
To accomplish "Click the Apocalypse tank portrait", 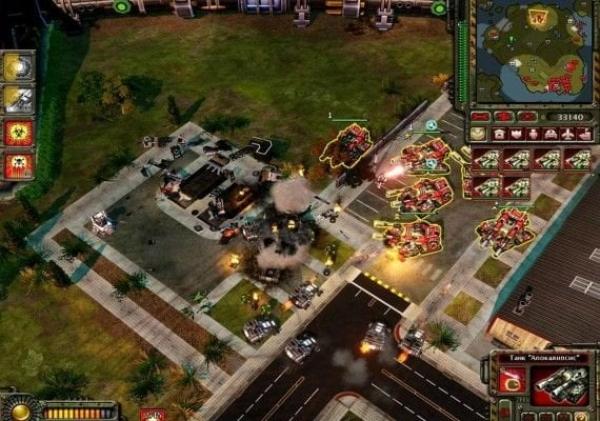I will point(558,383).
